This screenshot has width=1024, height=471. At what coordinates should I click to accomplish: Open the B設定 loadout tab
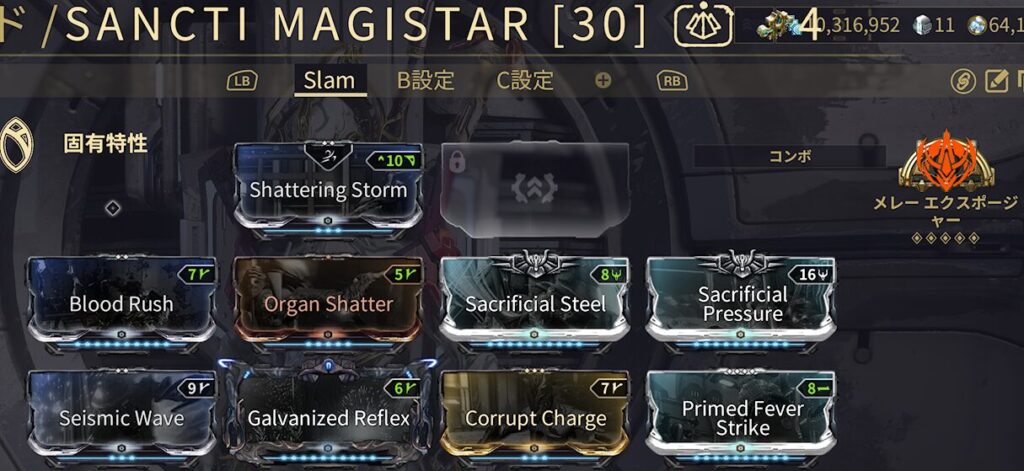[x=426, y=80]
